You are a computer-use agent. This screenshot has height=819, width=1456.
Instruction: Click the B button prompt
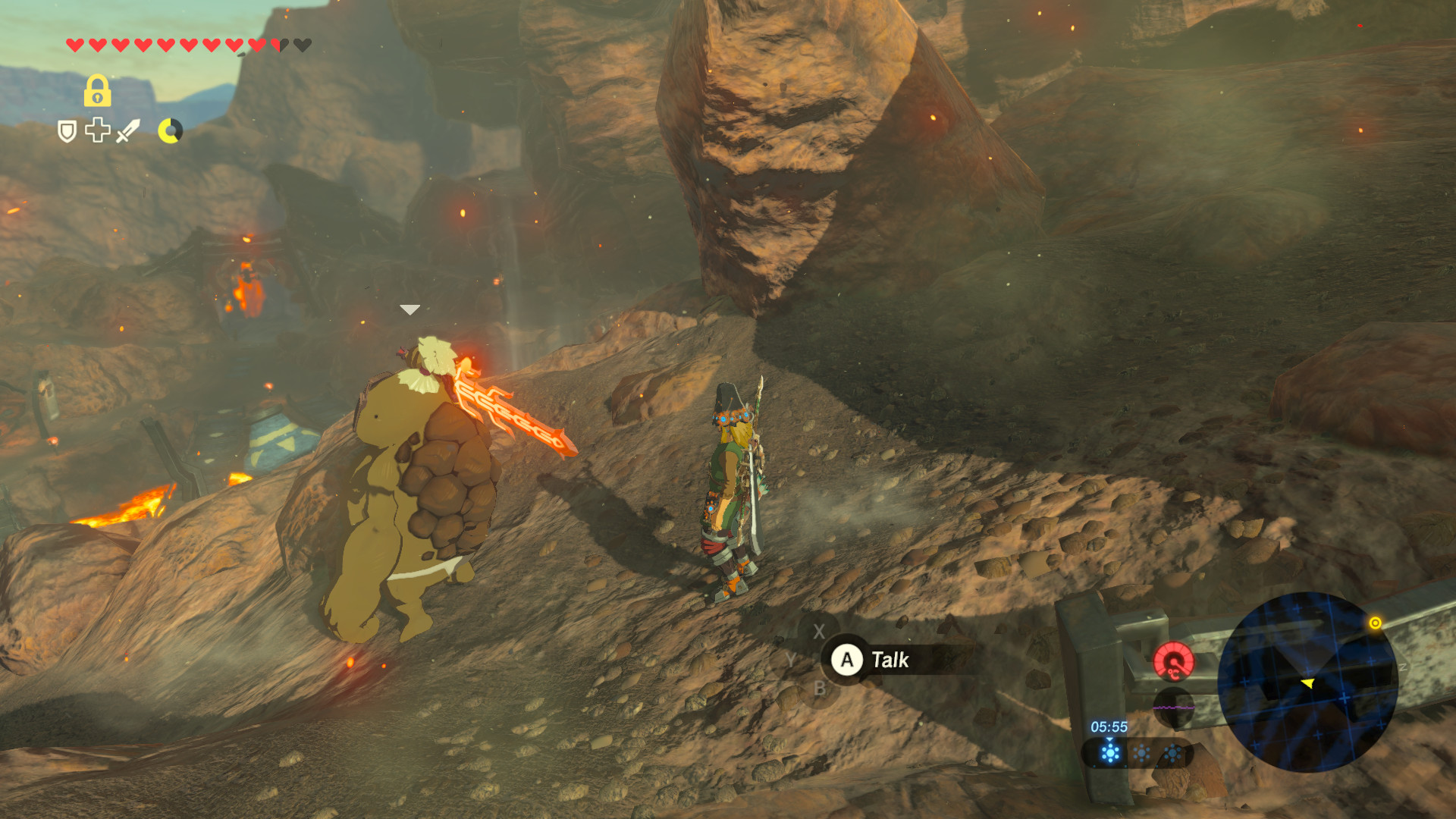[820, 689]
